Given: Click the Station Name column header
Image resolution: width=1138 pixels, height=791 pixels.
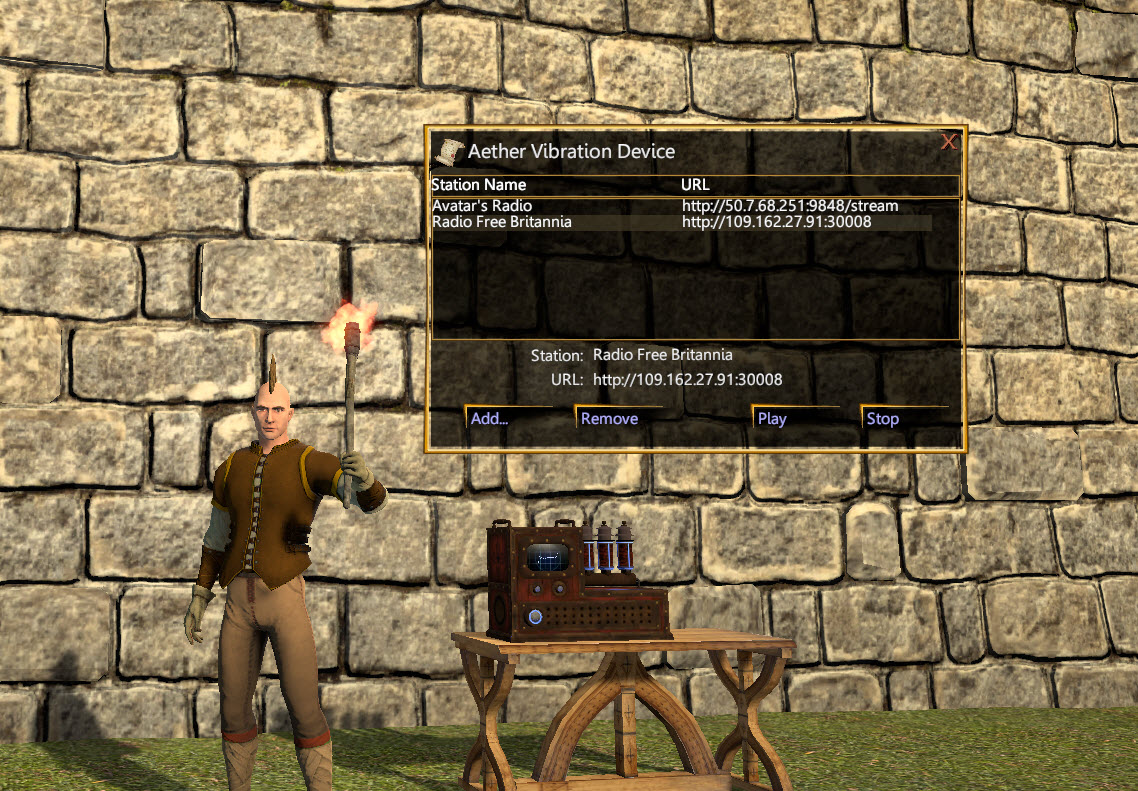Looking at the screenshot, I should pyautogui.click(x=478, y=185).
